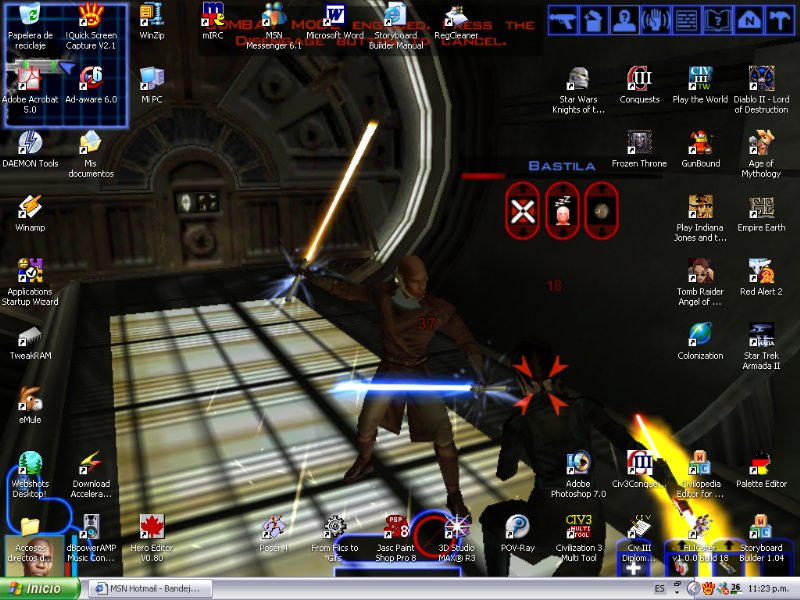
Task: Open the character sheet silhouette icon
Action: click(x=626, y=19)
